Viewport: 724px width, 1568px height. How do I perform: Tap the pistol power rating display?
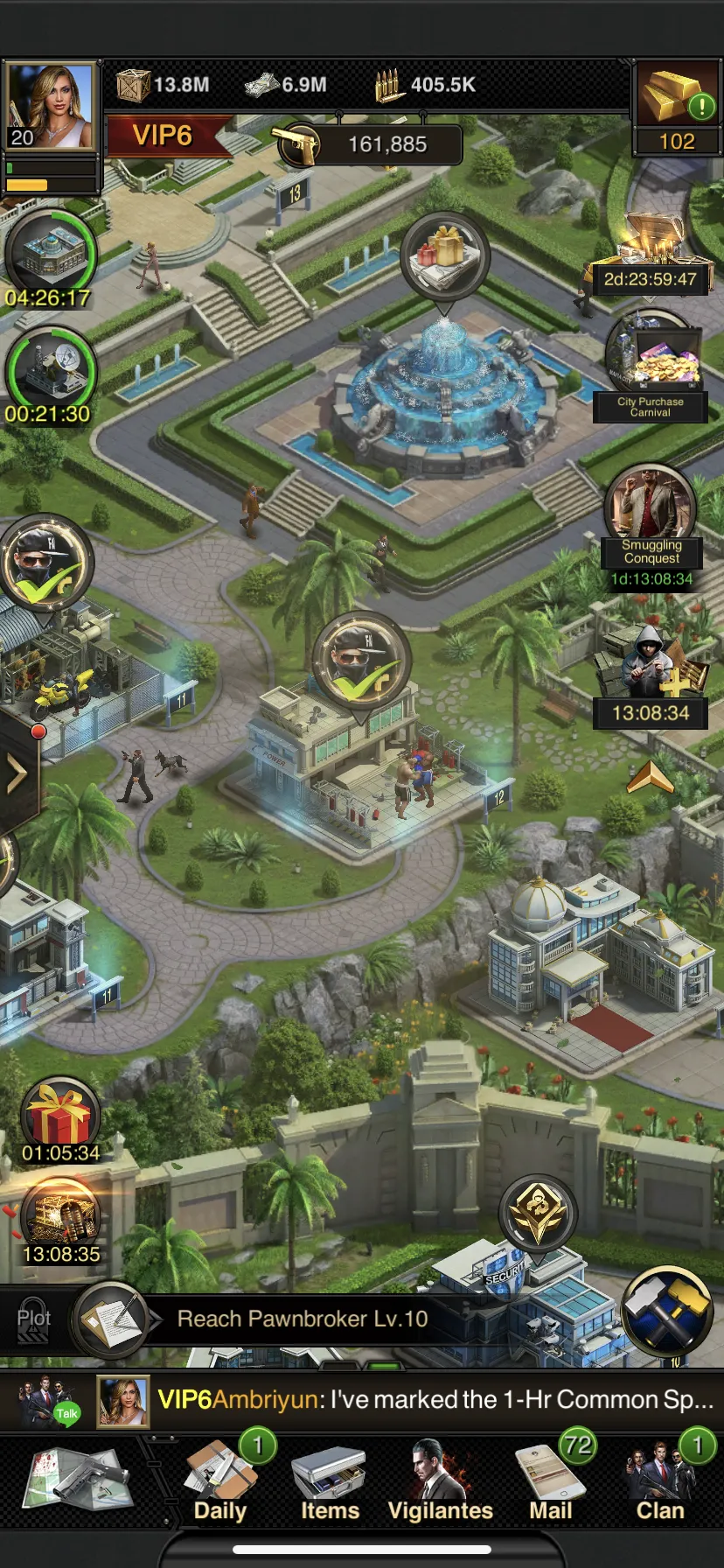click(371, 144)
